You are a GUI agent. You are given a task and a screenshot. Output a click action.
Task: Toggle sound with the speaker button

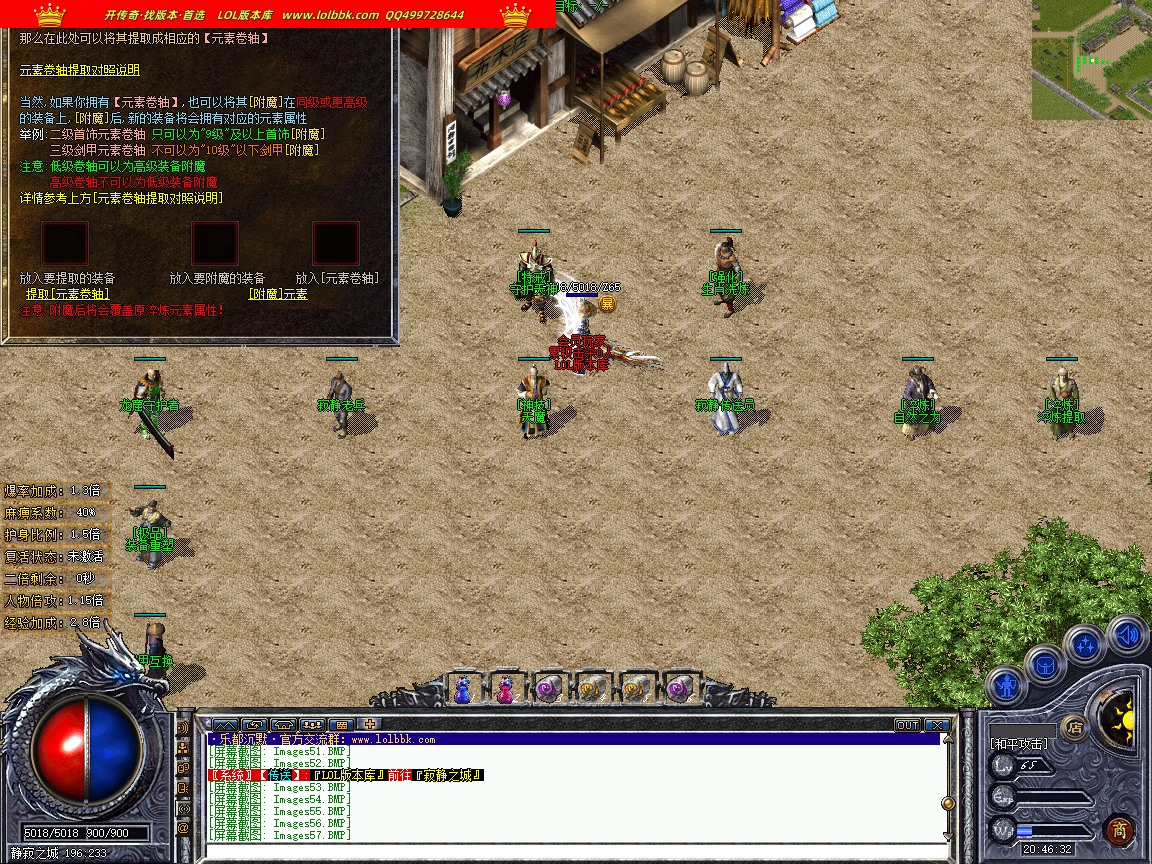[x=1127, y=634]
